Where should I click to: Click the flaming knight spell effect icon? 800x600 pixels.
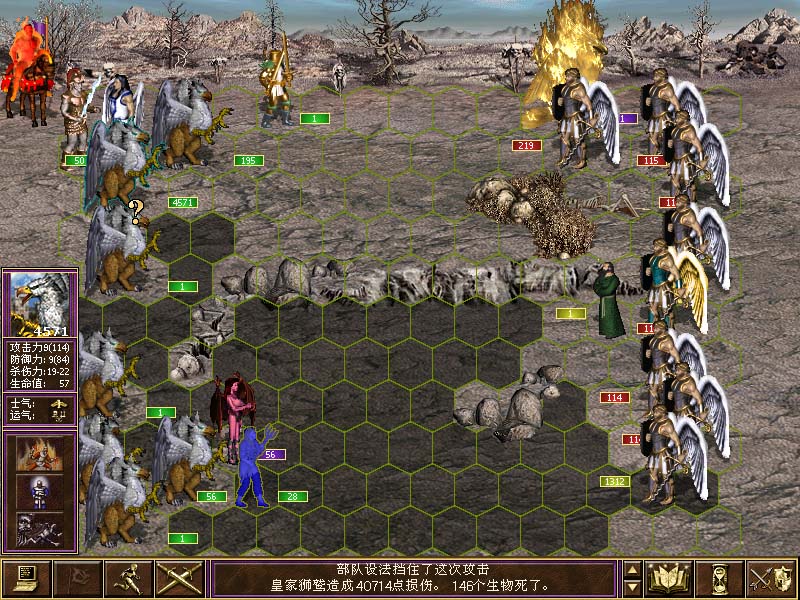click(39, 453)
